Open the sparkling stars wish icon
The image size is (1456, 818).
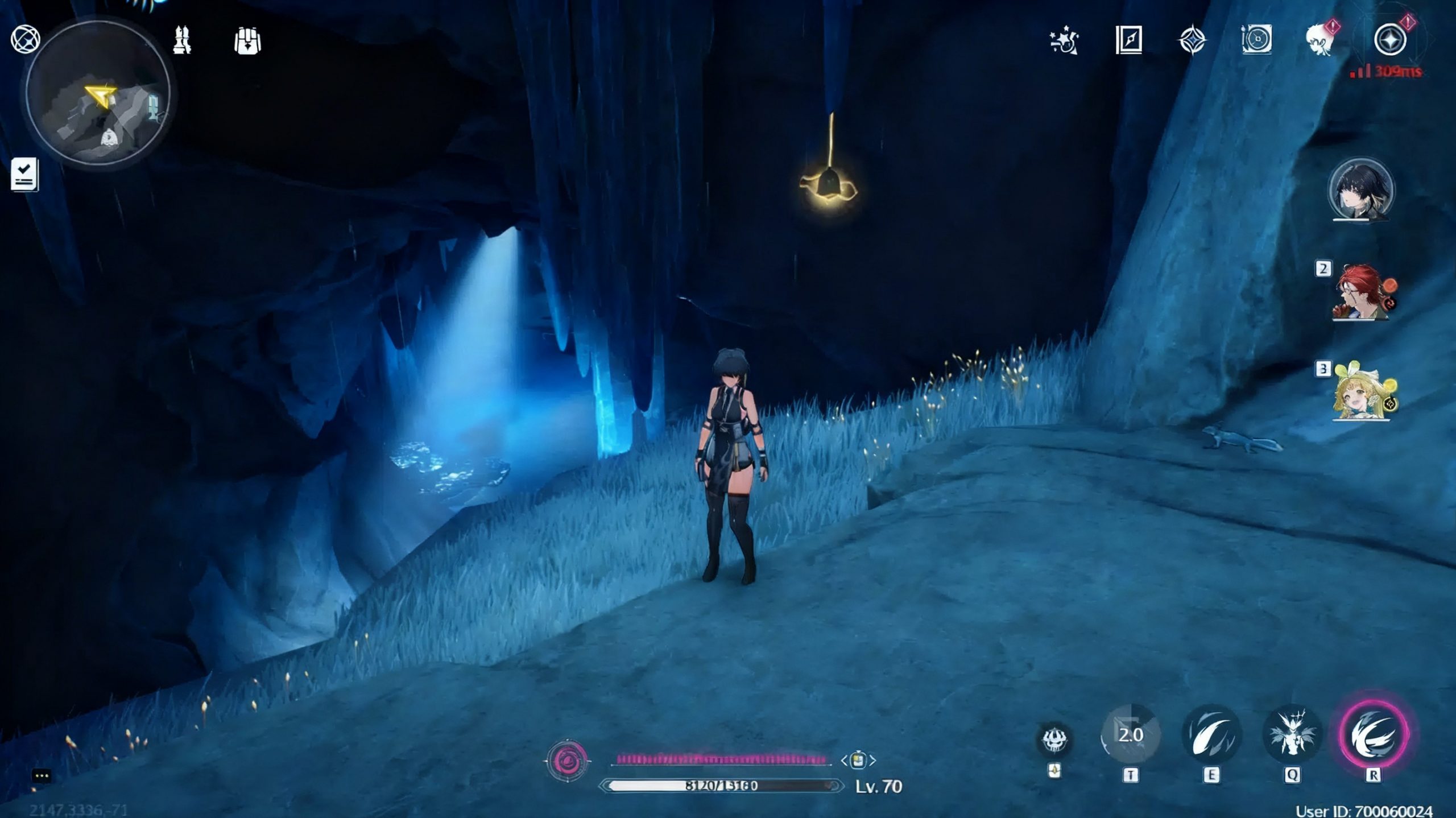1064,41
